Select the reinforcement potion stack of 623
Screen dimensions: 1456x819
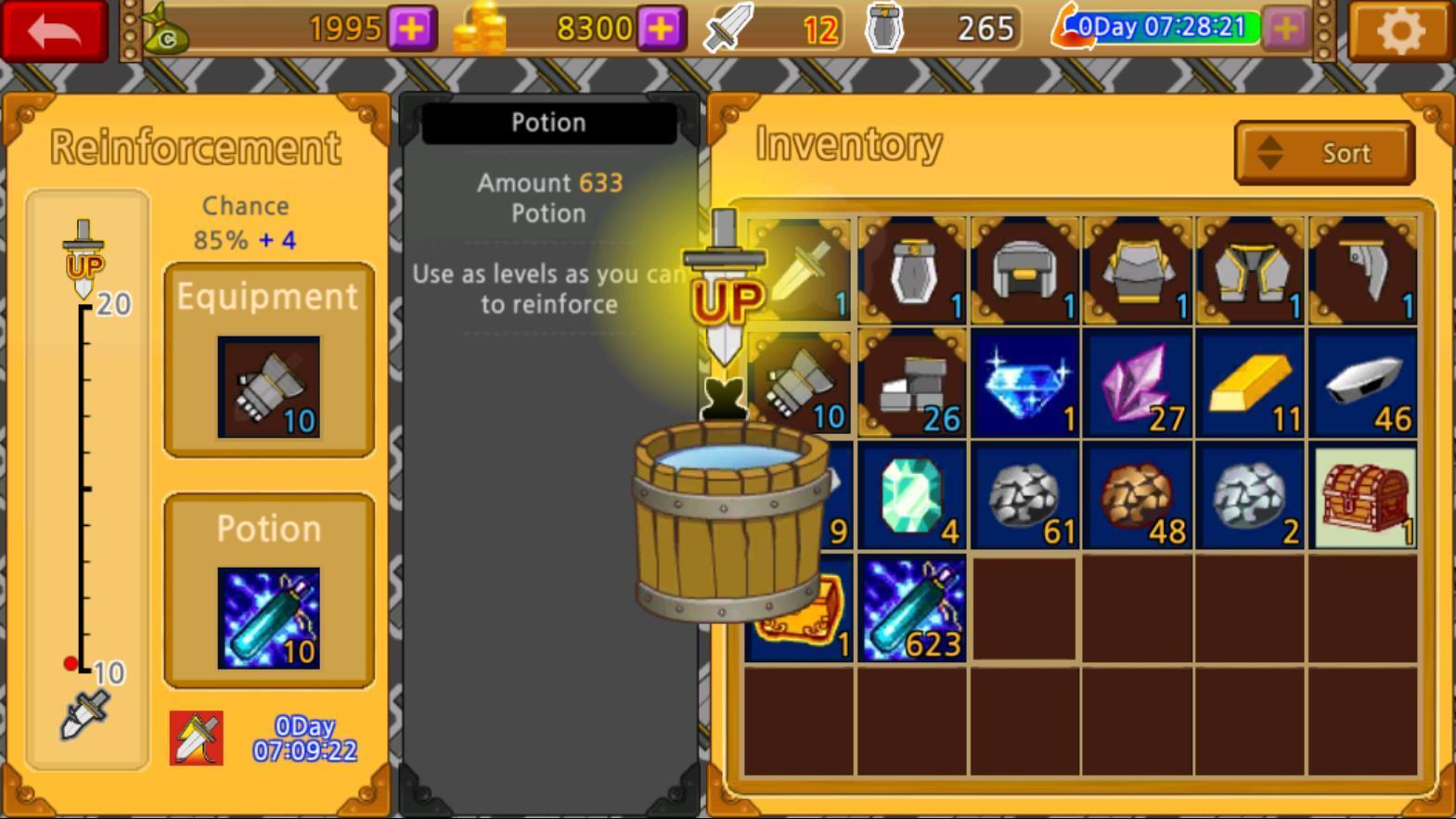click(x=913, y=609)
